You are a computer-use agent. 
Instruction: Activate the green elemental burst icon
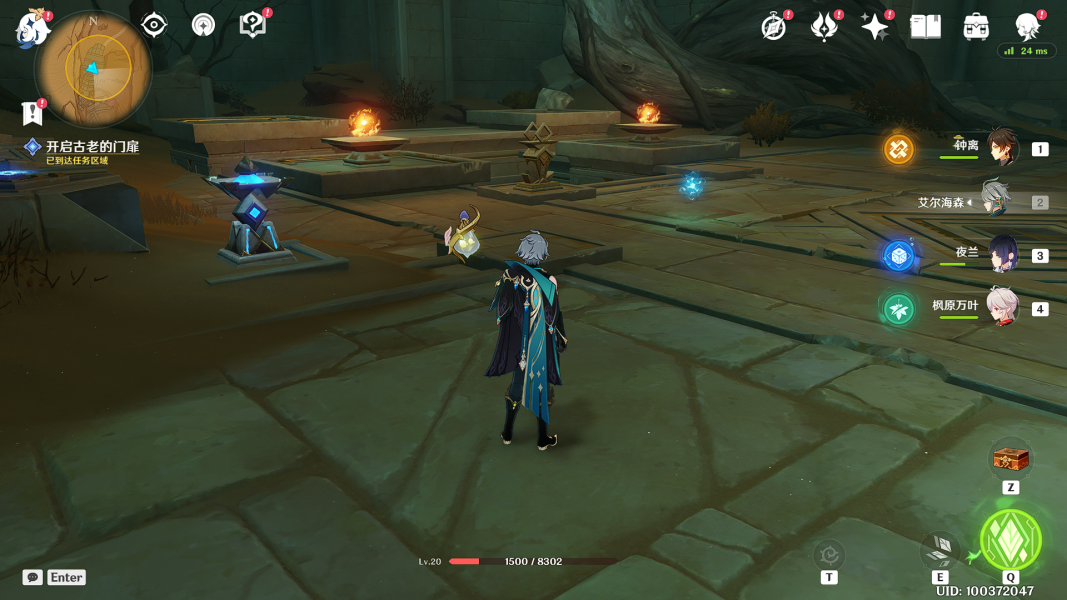tap(1010, 540)
